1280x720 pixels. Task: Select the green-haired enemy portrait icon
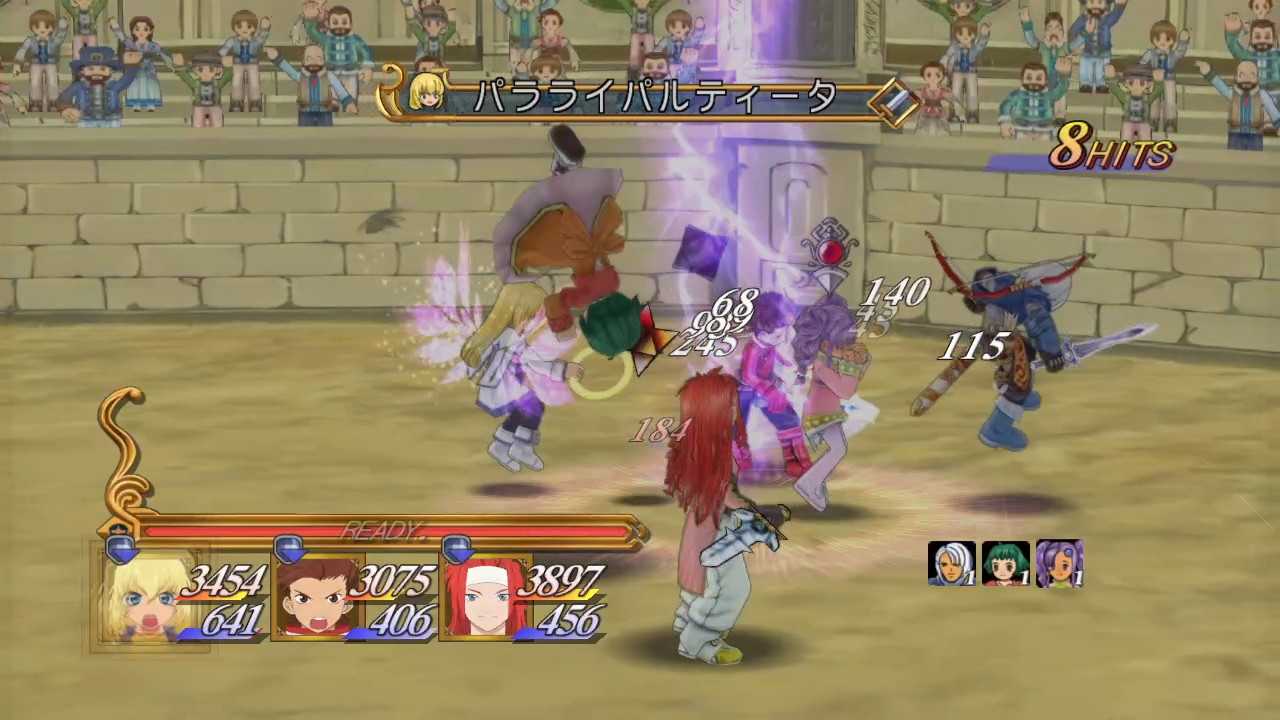(1005, 564)
